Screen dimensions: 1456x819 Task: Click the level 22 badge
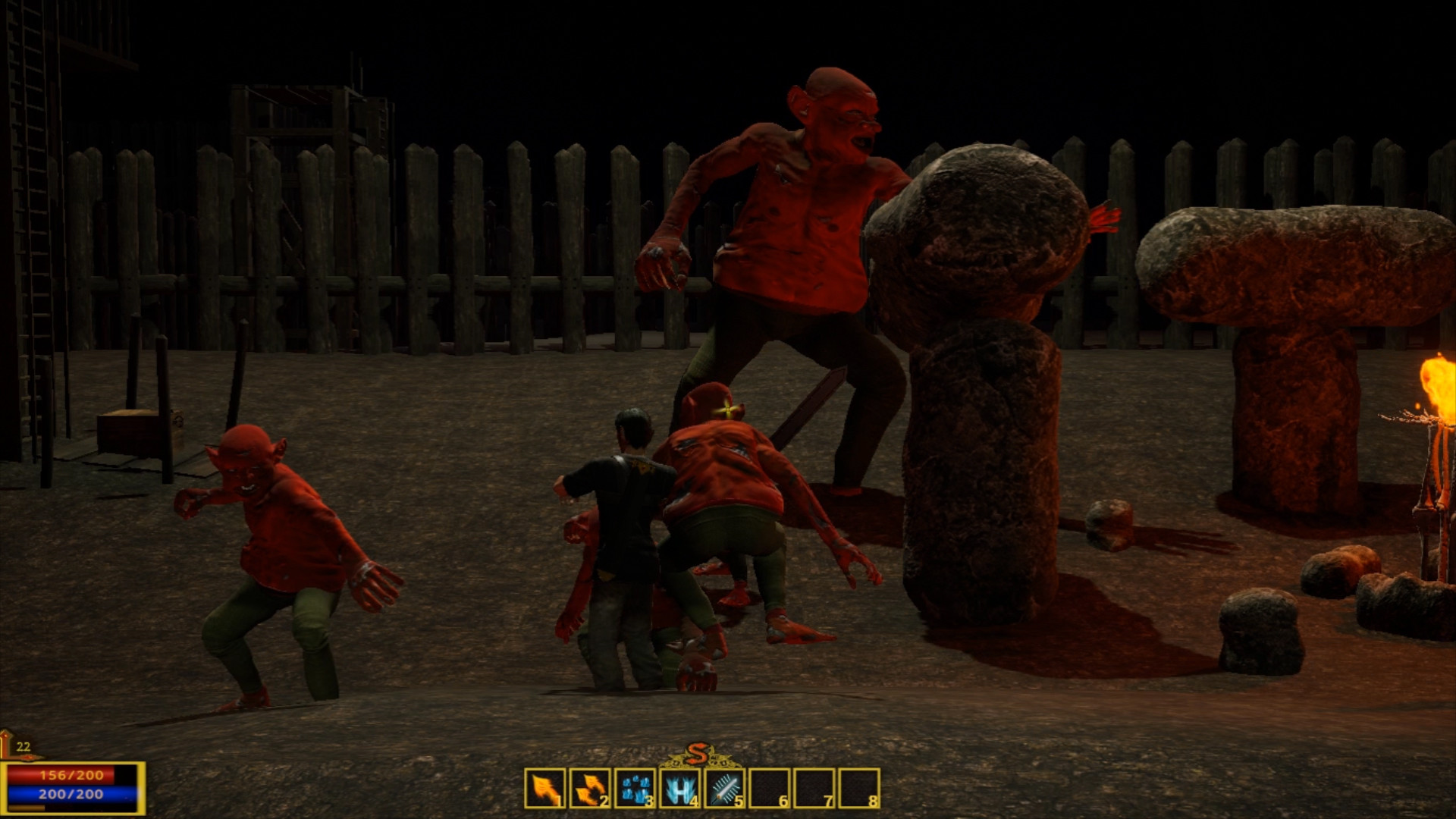(23, 747)
